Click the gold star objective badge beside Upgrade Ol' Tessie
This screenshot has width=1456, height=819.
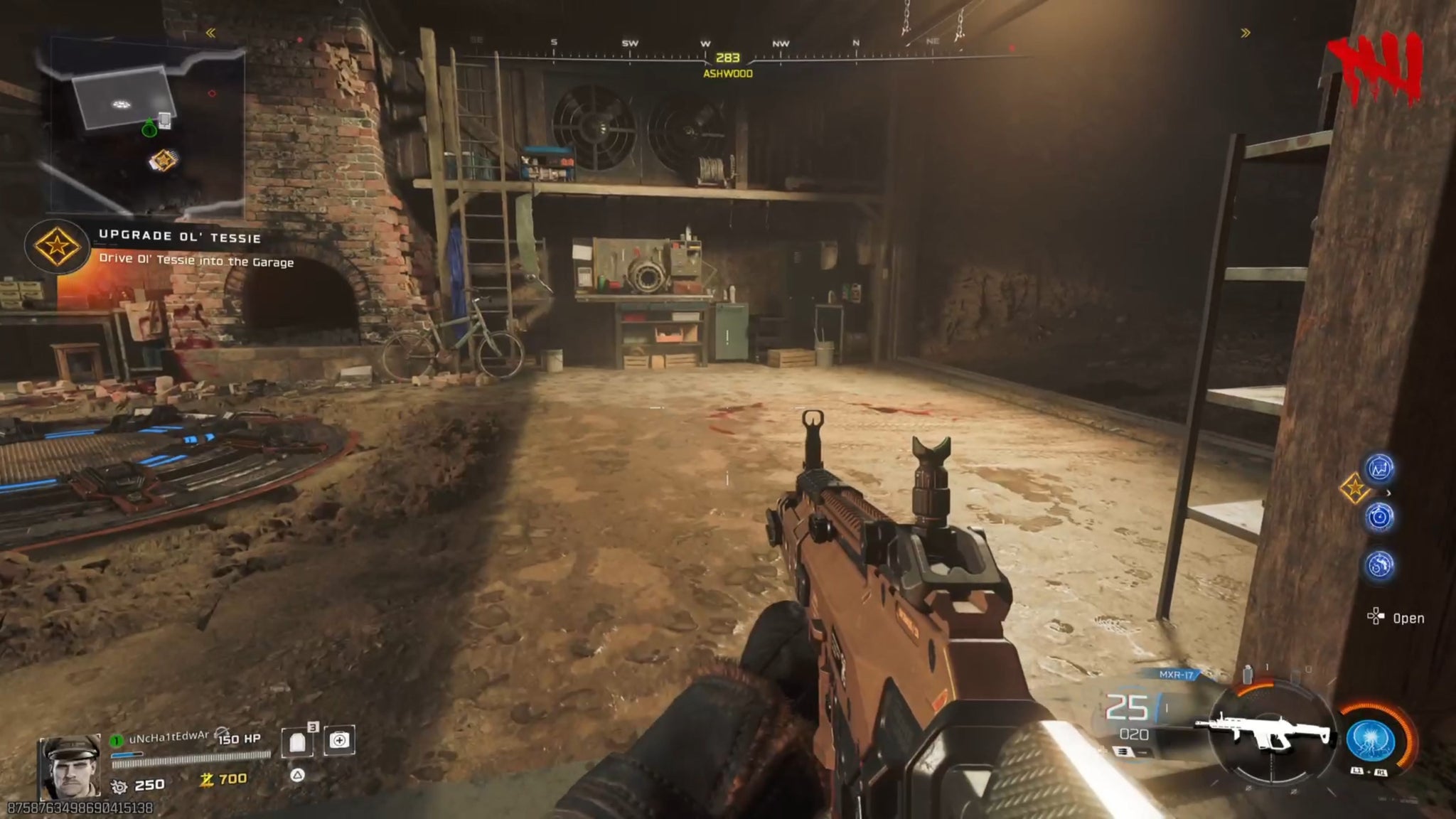pos(56,246)
